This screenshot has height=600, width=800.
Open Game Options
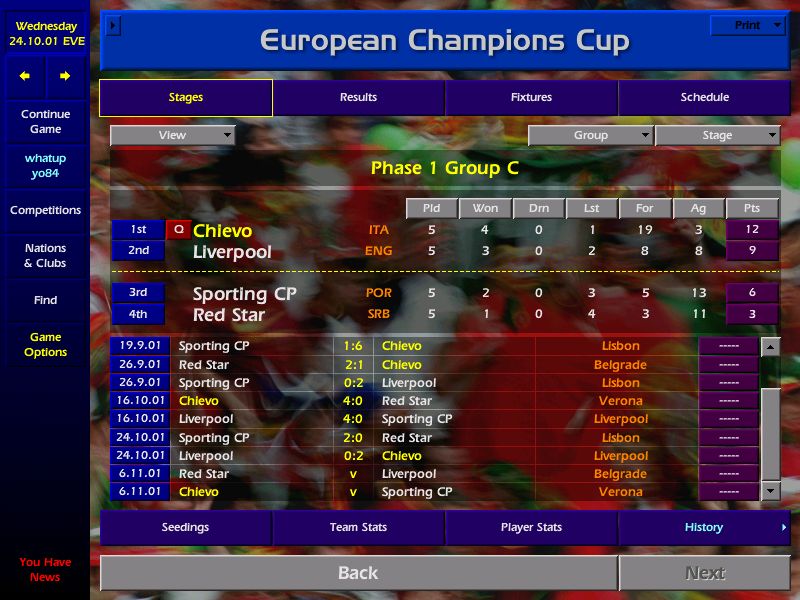coord(45,345)
